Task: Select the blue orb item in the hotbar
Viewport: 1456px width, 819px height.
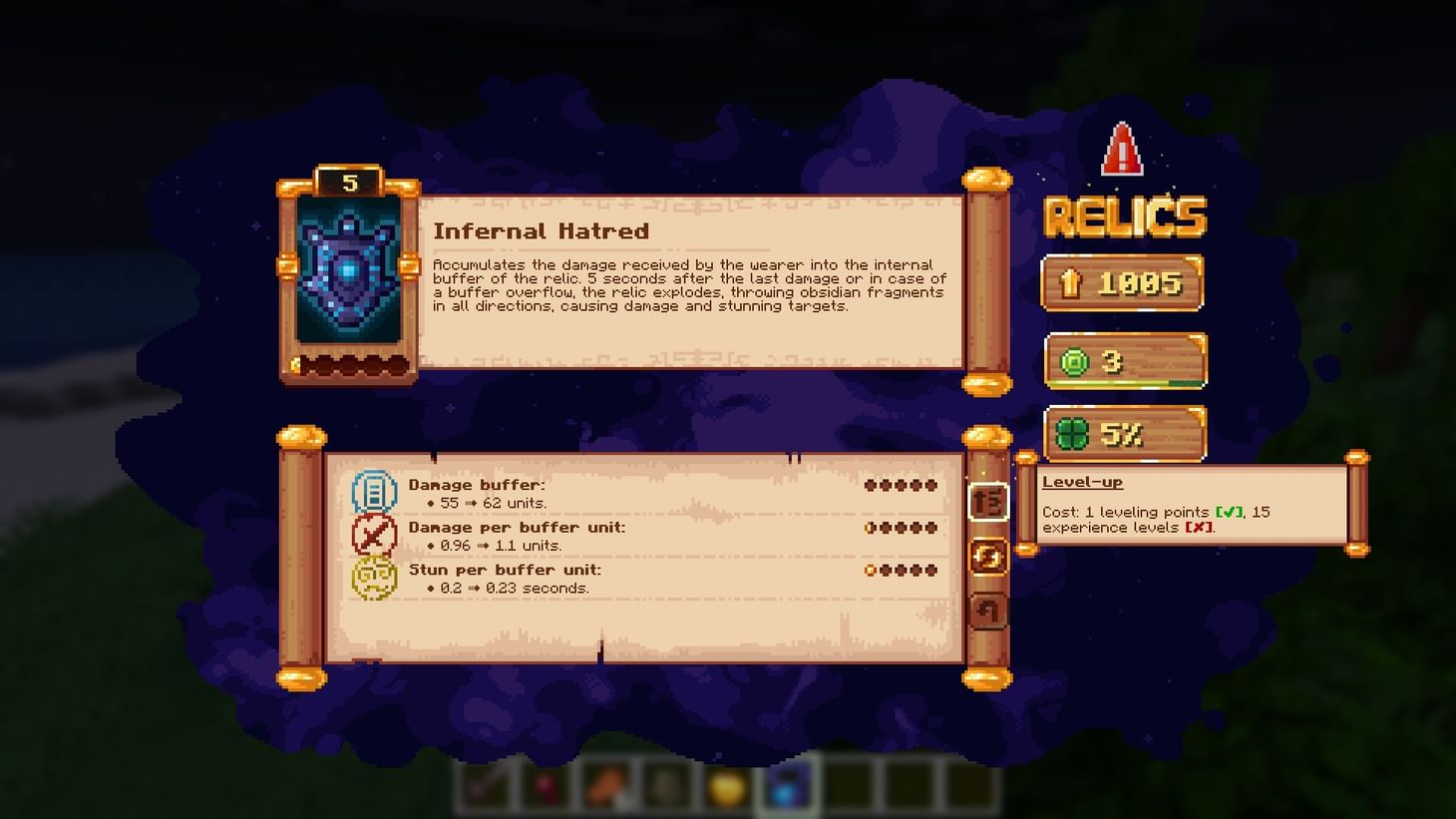Action: click(x=787, y=789)
